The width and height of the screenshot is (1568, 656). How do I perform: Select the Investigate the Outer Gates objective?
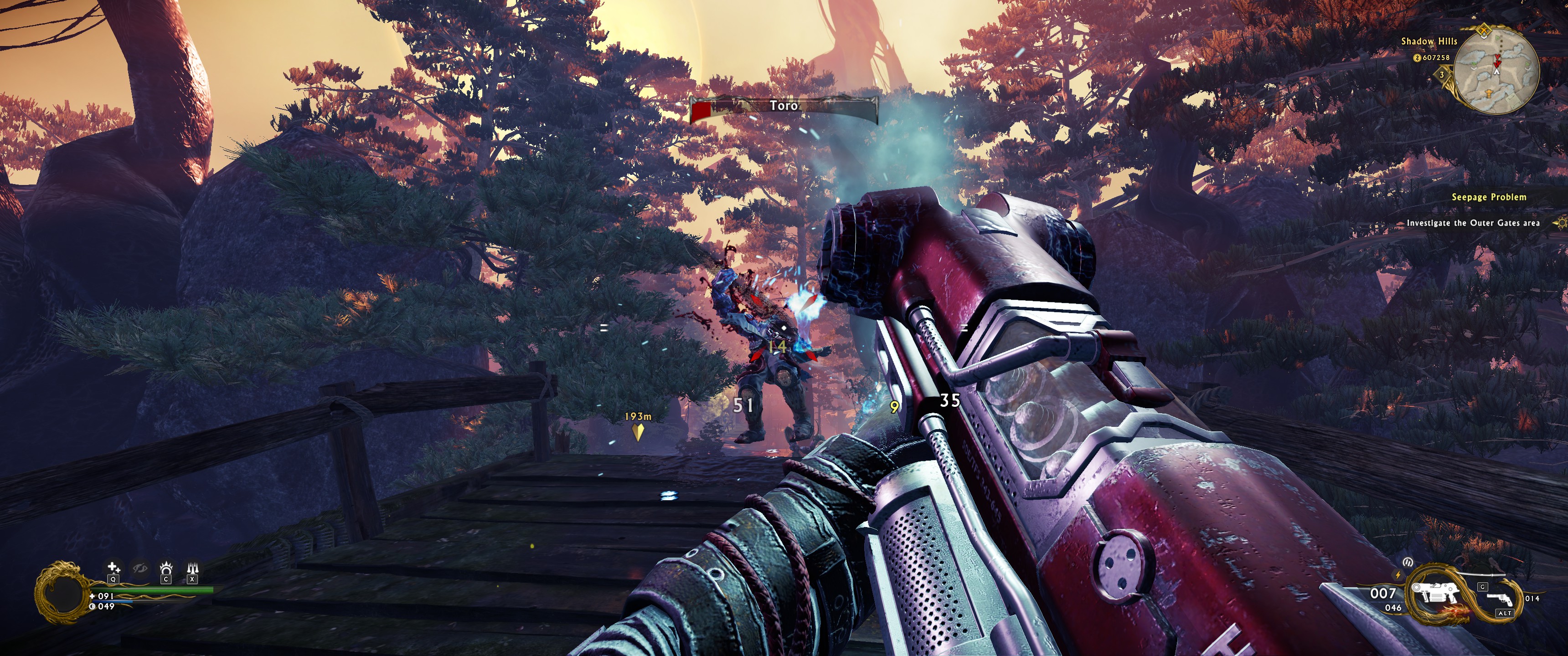1472,223
